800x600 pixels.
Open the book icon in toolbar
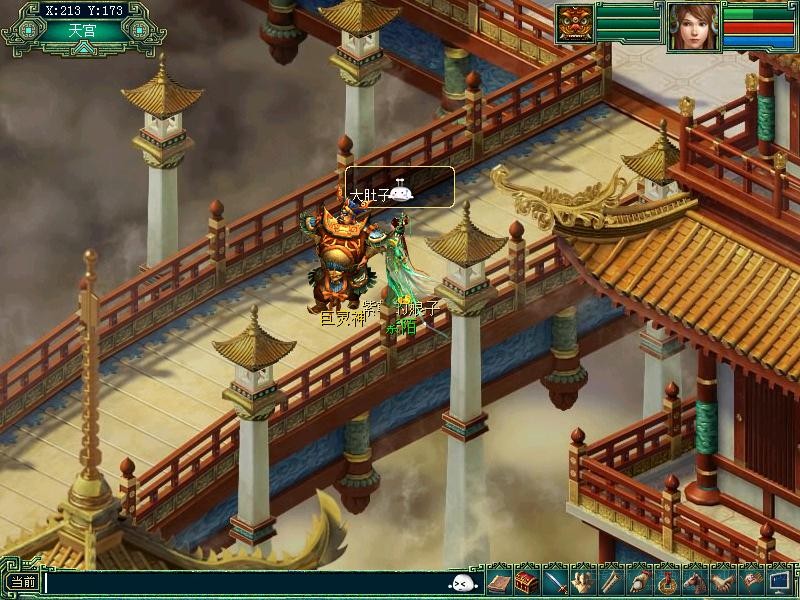(x=499, y=581)
